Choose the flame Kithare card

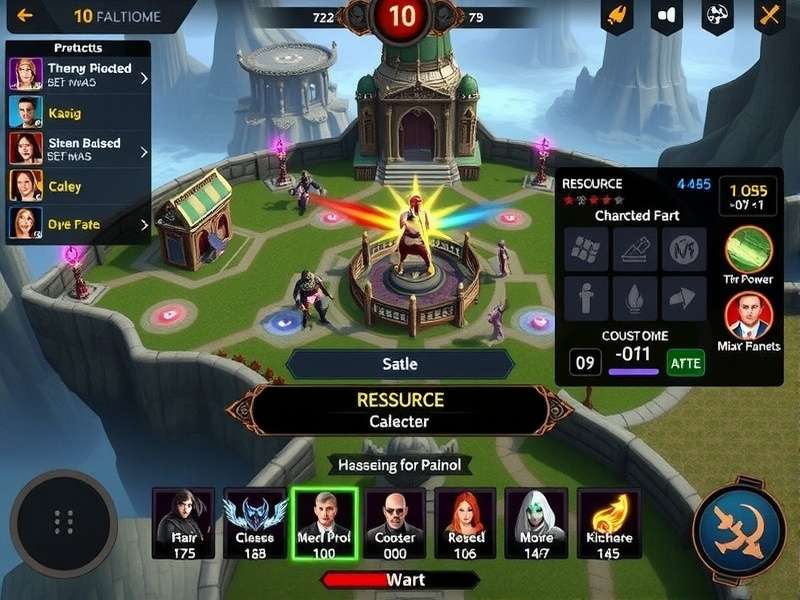[x=608, y=523]
